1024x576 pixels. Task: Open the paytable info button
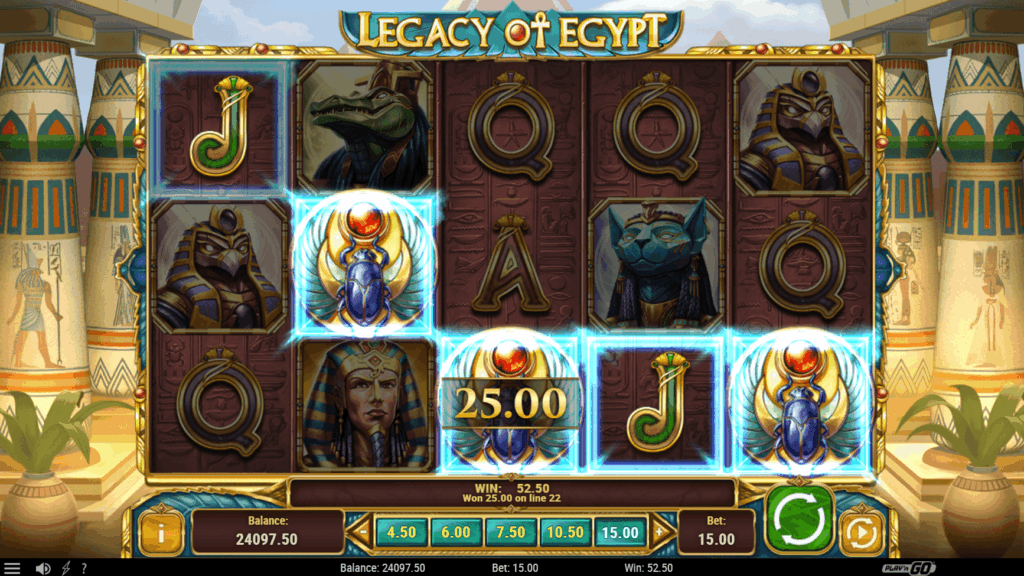point(161,533)
